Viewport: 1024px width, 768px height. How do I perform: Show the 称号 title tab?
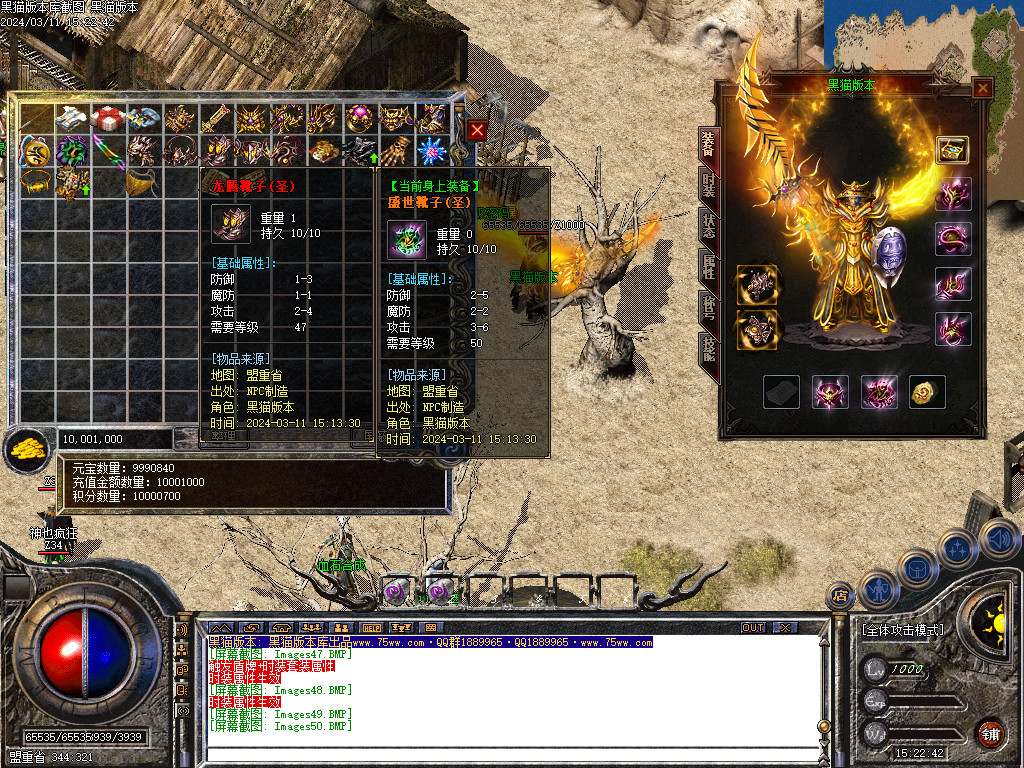point(708,308)
